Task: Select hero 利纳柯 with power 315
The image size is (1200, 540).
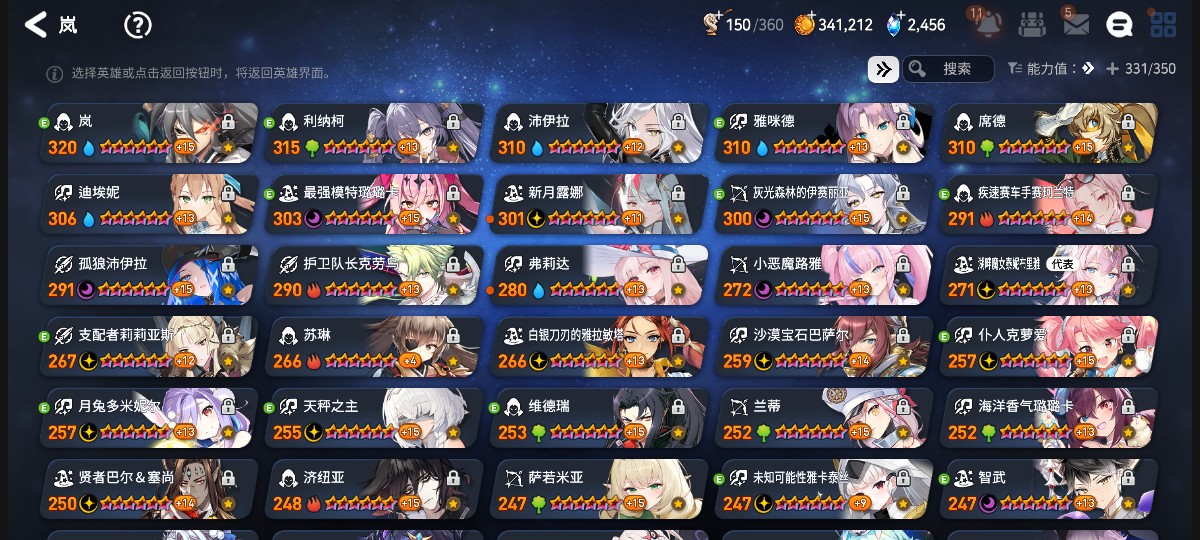Action: [375, 133]
